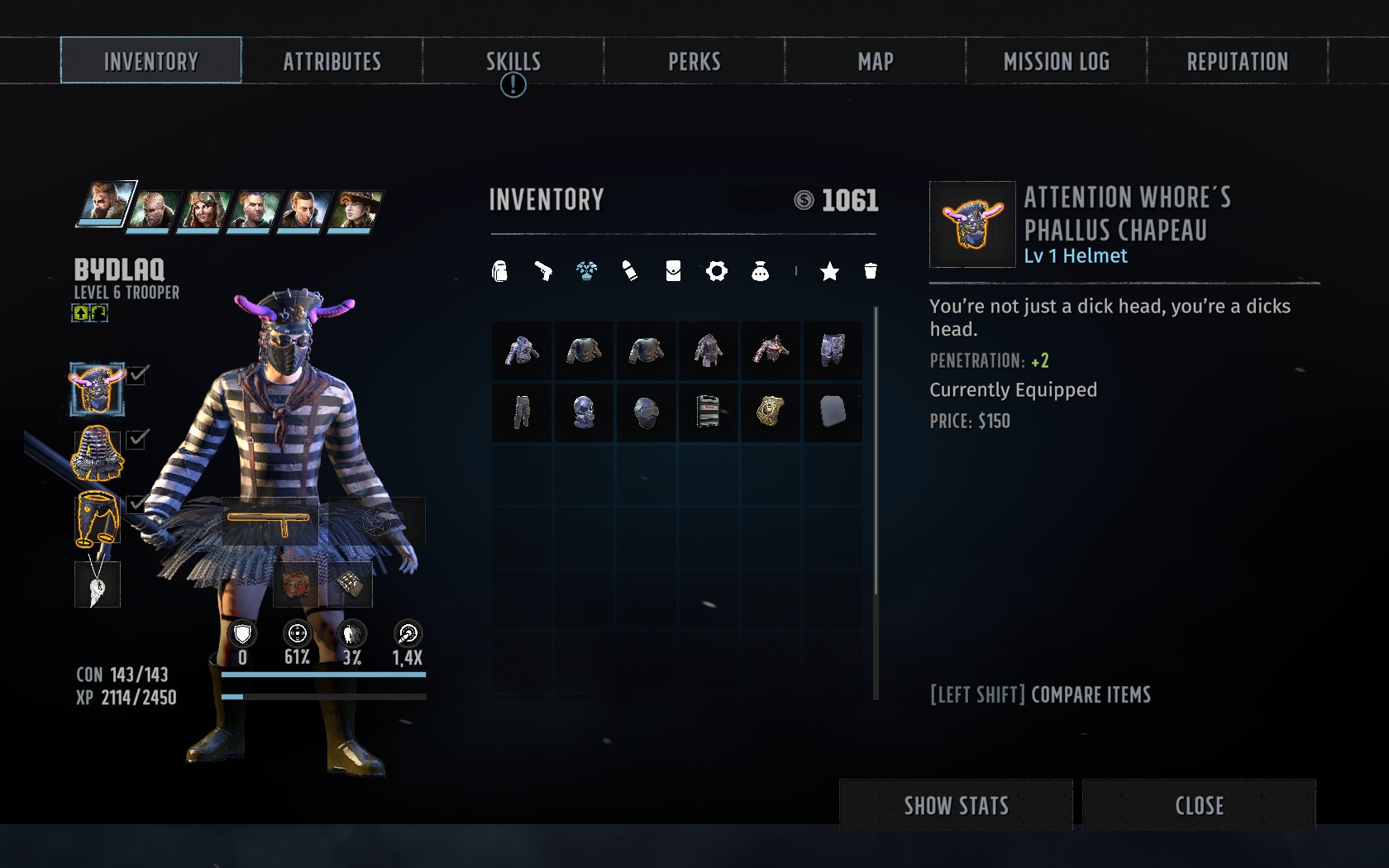Image resolution: width=1389 pixels, height=868 pixels.
Task: Go to the Perks tab
Action: (x=694, y=61)
